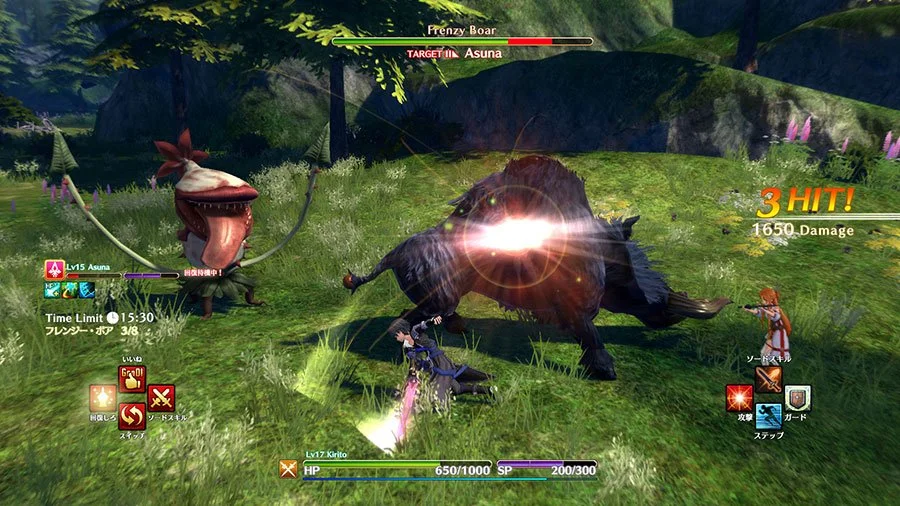
Task: Activate the shield Guard action
Action: (797, 399)
